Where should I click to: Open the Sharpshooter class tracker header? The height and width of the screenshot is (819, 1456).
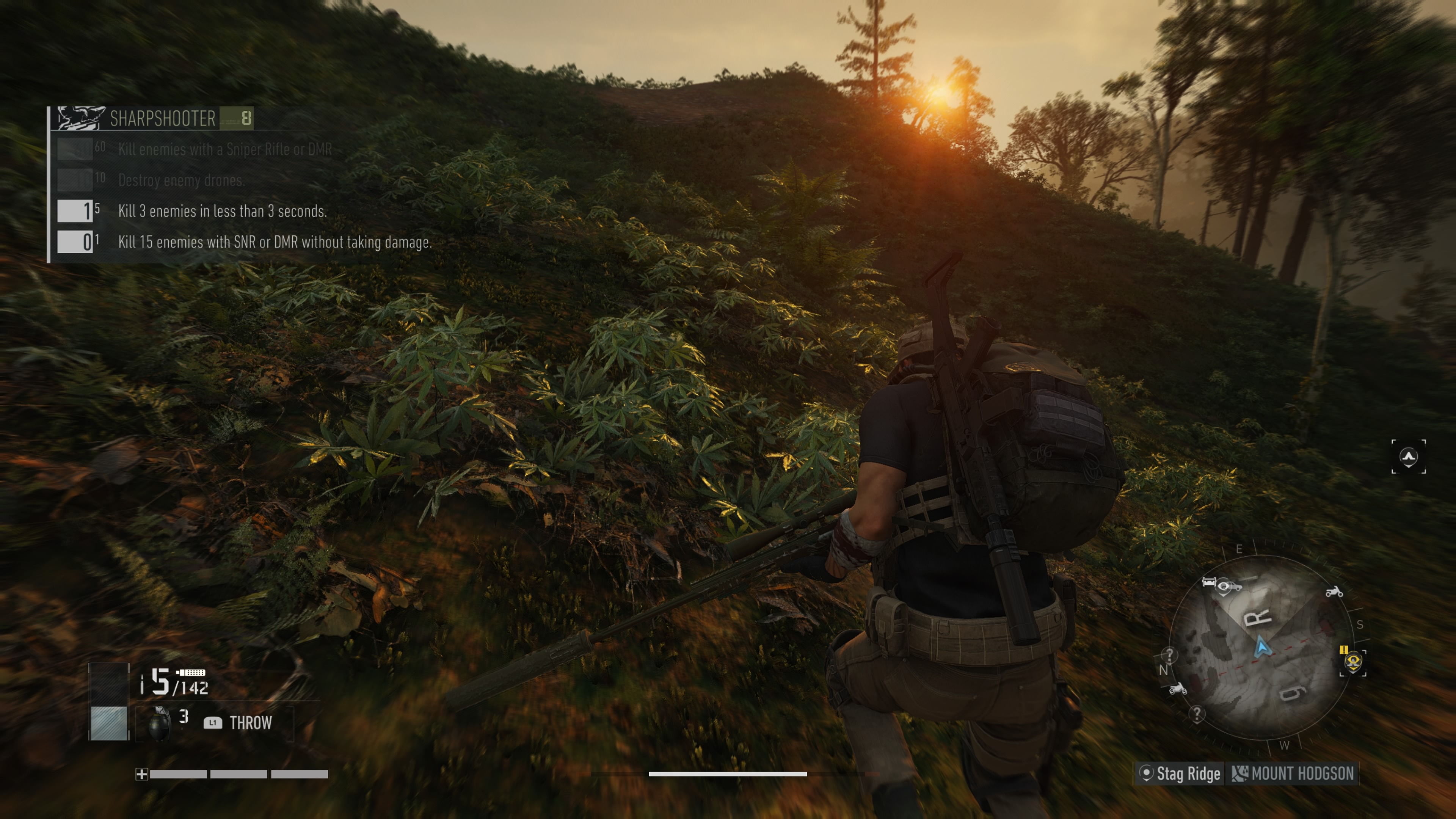[163, 118]
